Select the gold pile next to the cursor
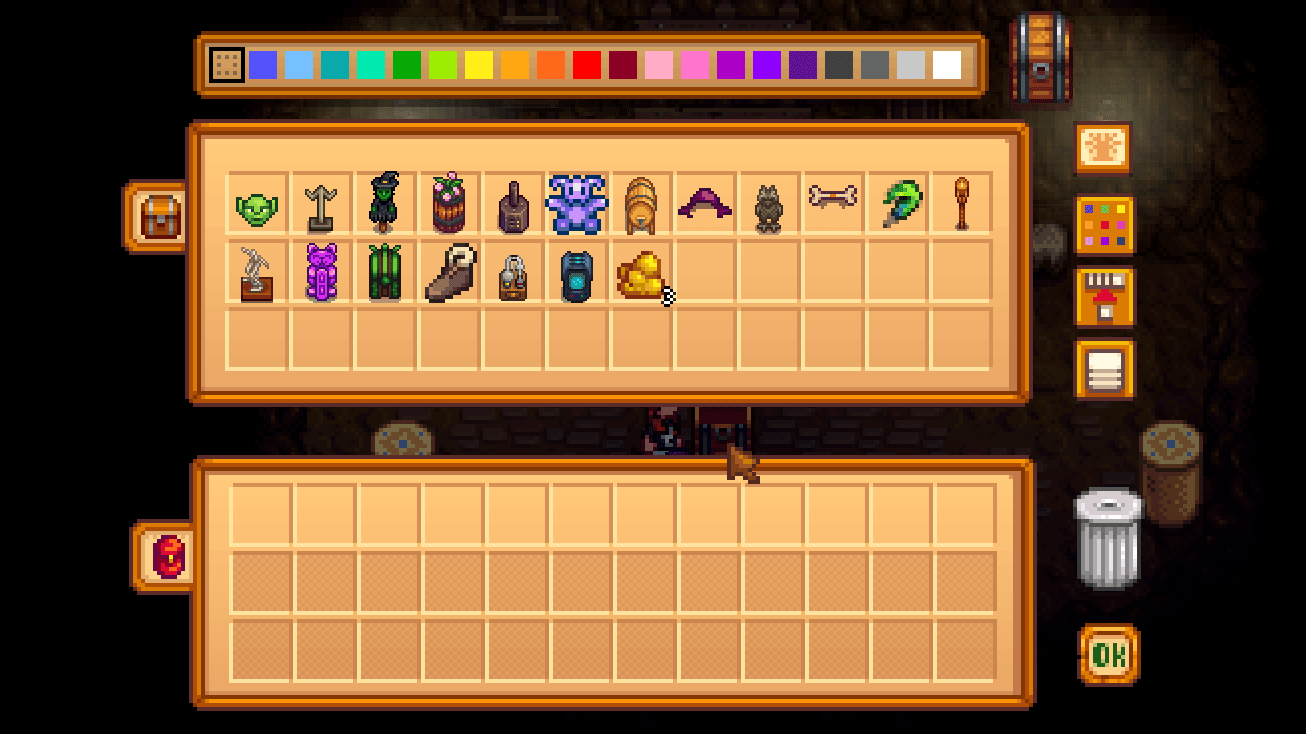Screen dimensions: 1306x734 pyautogui.click(x=640, y=270)
